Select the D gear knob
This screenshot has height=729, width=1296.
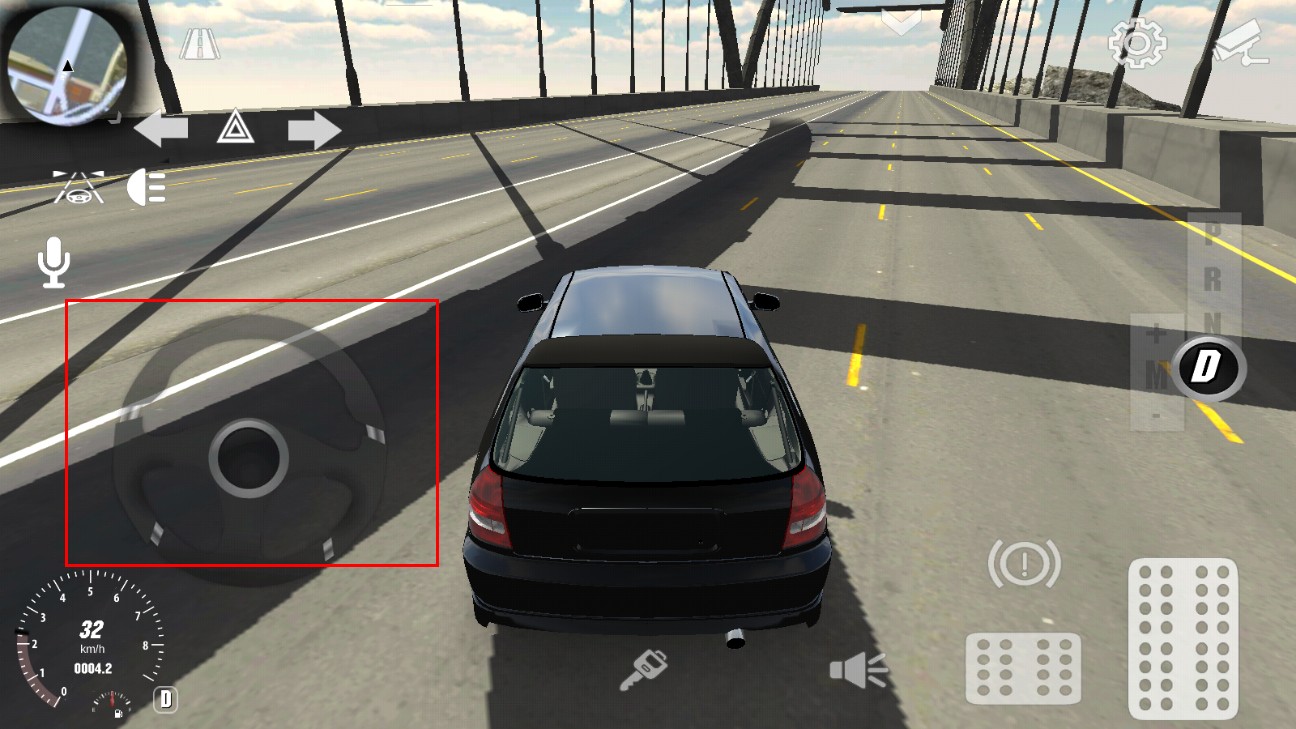(x=1207, y=368)
